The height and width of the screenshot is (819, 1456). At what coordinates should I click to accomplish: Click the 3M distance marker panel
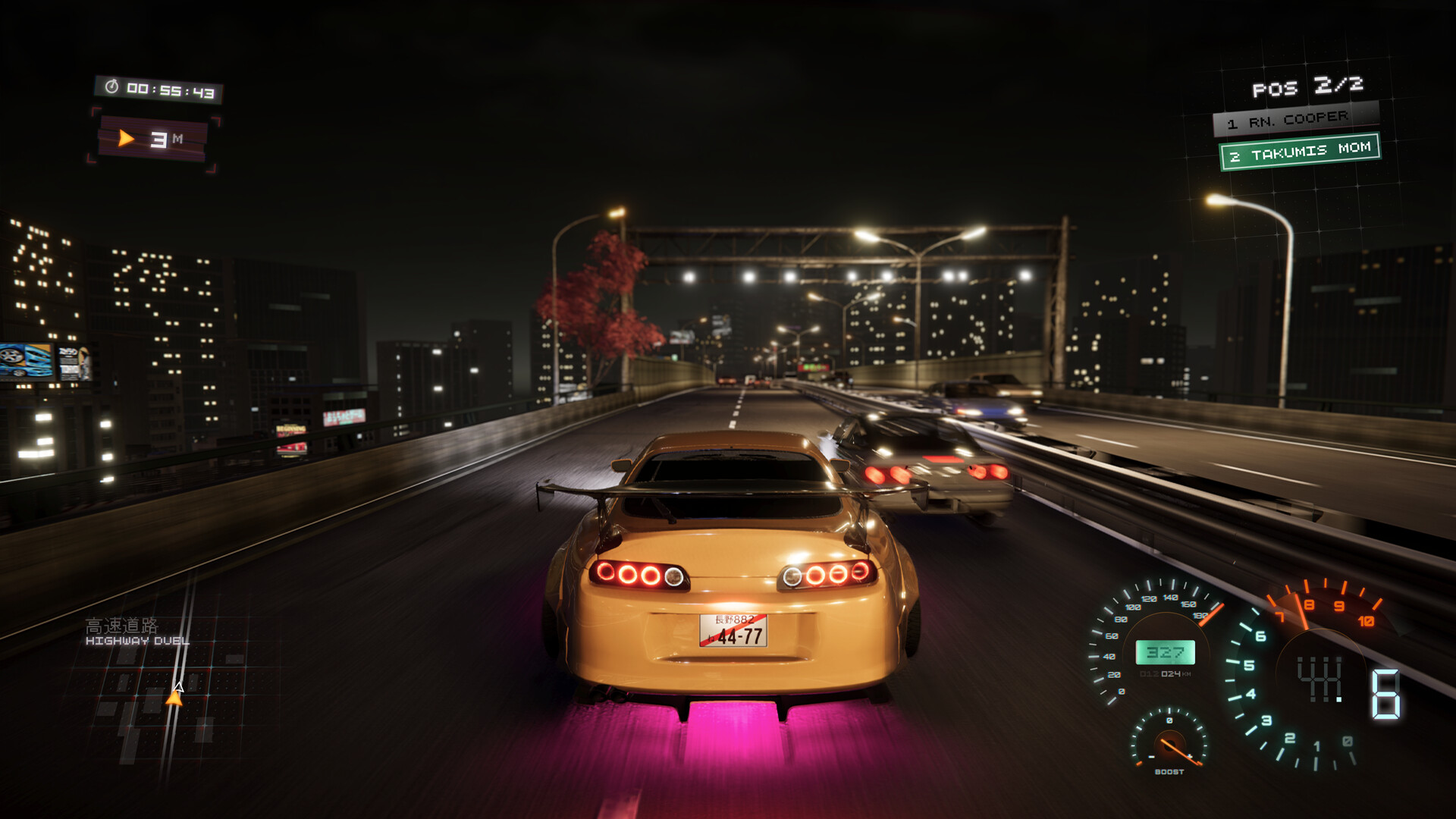point(152,138)
